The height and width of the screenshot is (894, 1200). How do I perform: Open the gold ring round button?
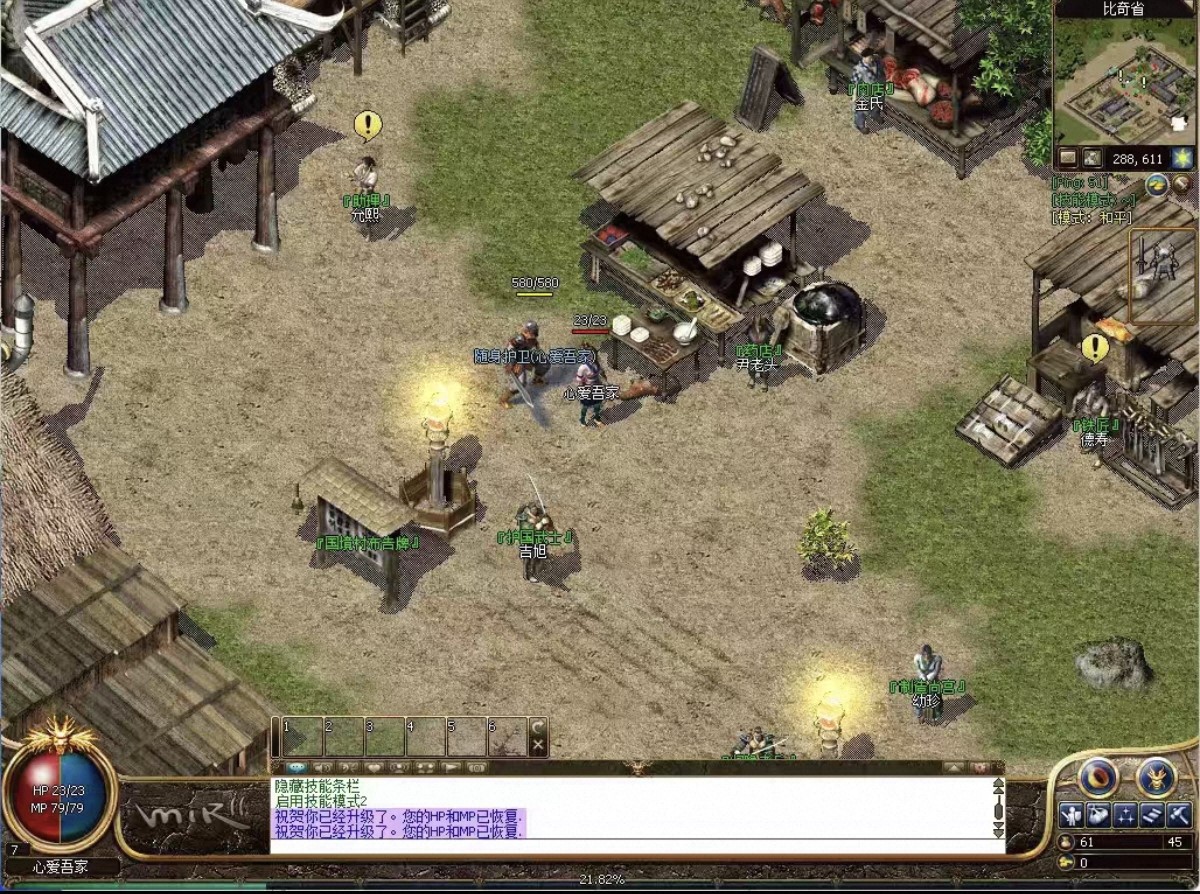(1098, 777)
